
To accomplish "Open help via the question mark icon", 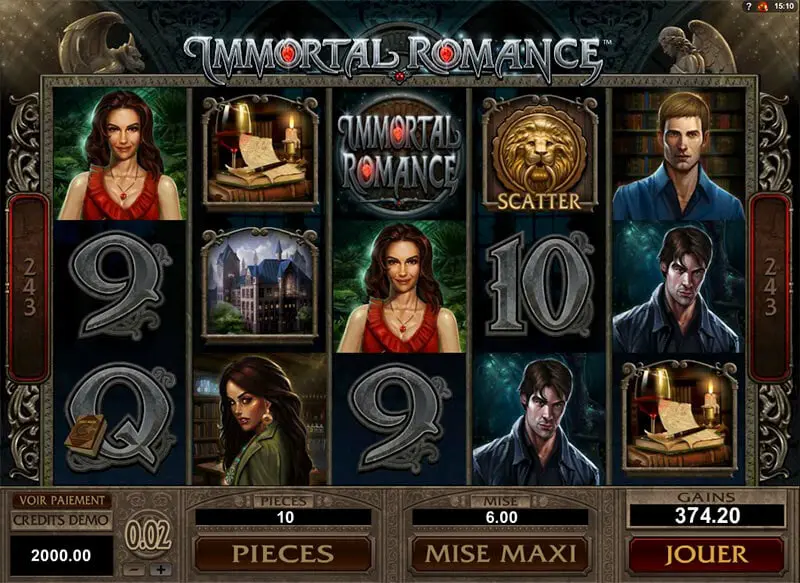I will tap(747, 7).
